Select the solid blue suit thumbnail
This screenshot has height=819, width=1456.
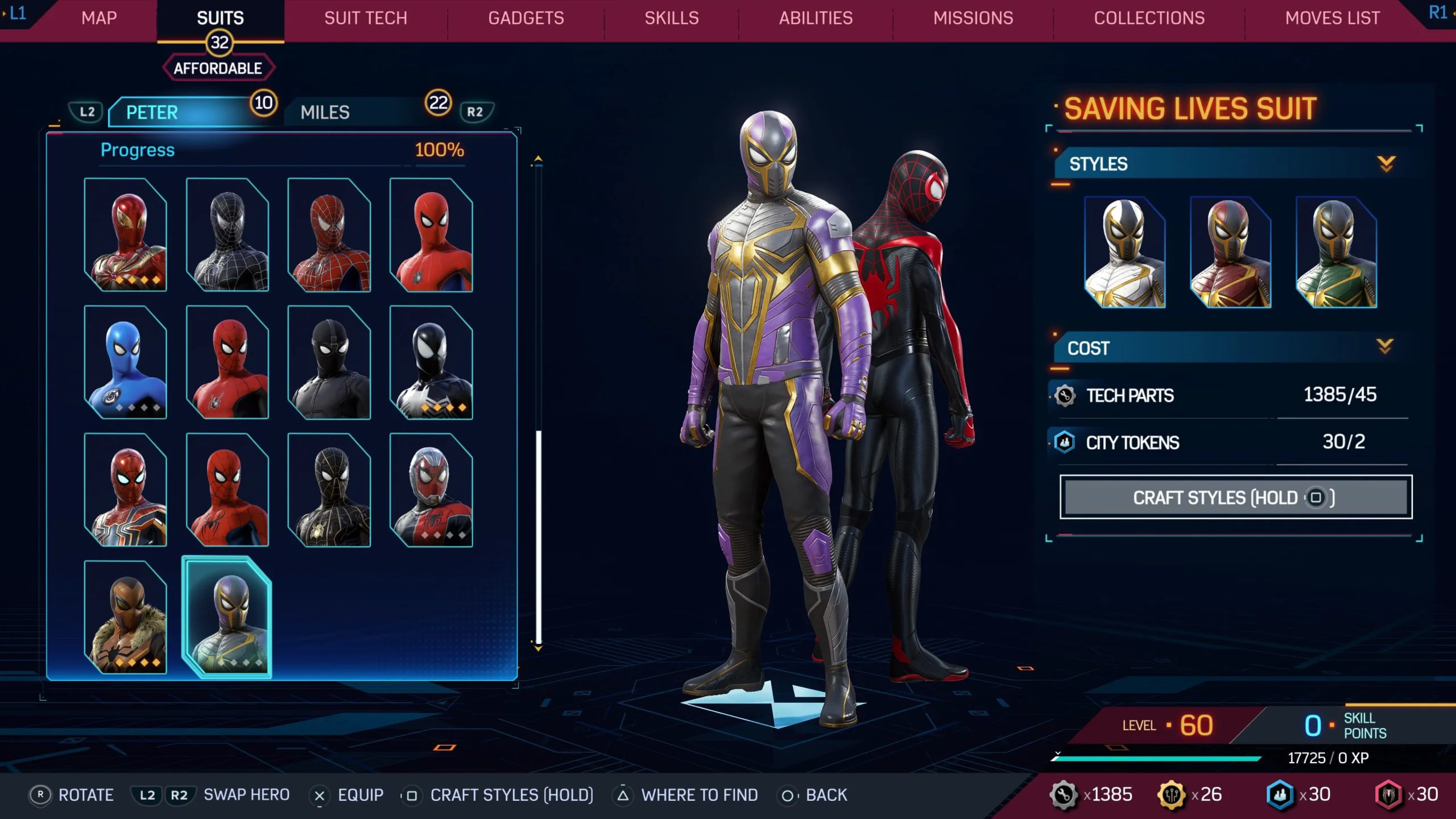pyautogui.click(x=125, y=362)
